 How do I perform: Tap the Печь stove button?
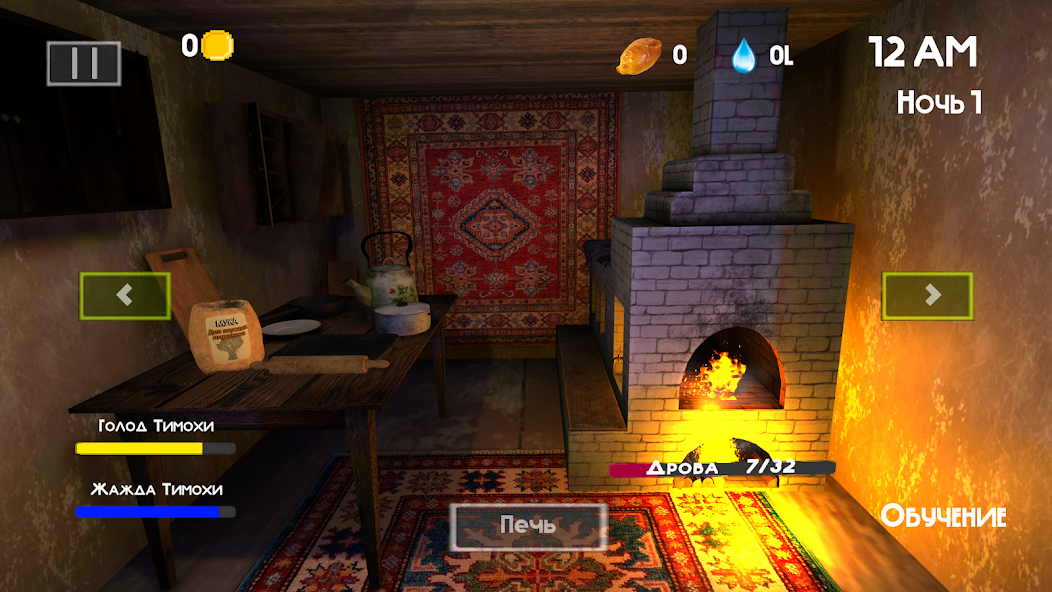pyautogui.click(x=528, y=525)
